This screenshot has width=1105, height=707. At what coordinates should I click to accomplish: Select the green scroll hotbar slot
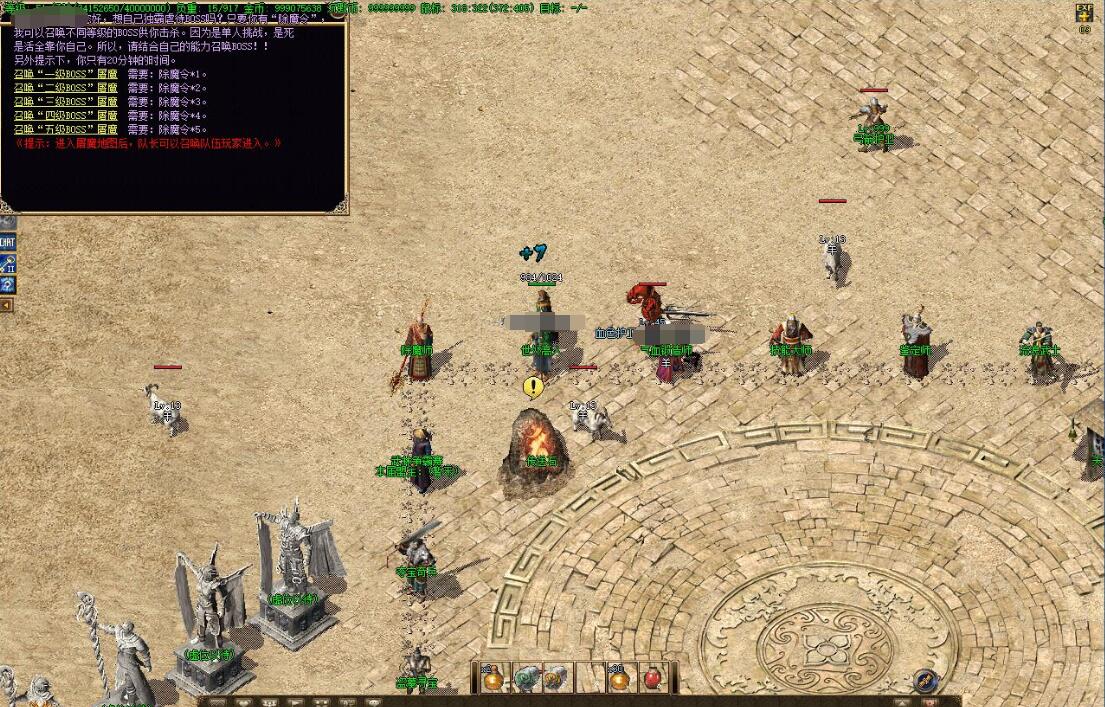[x=526, y=678]
